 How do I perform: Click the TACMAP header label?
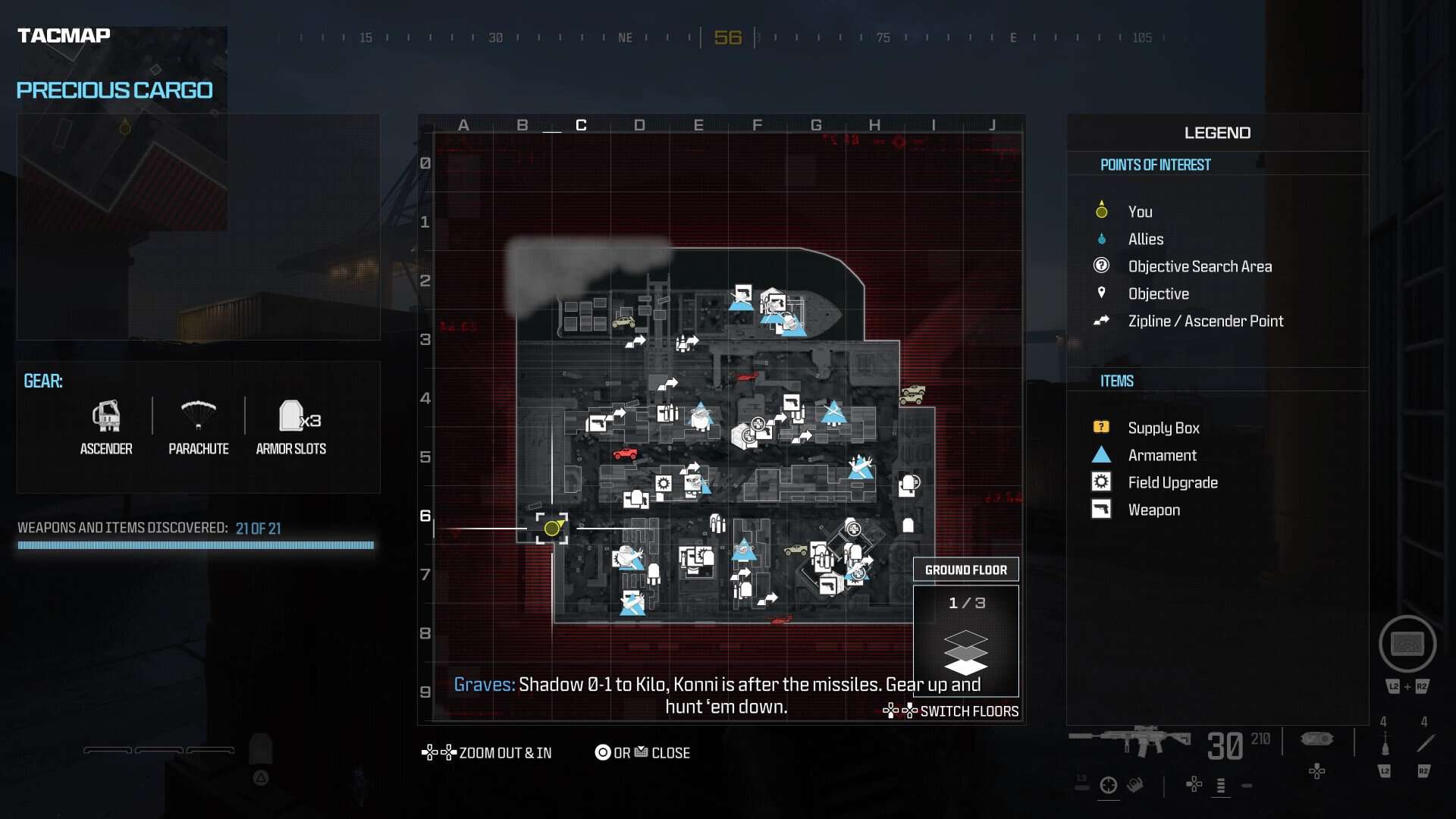click(x=64, y=33)
